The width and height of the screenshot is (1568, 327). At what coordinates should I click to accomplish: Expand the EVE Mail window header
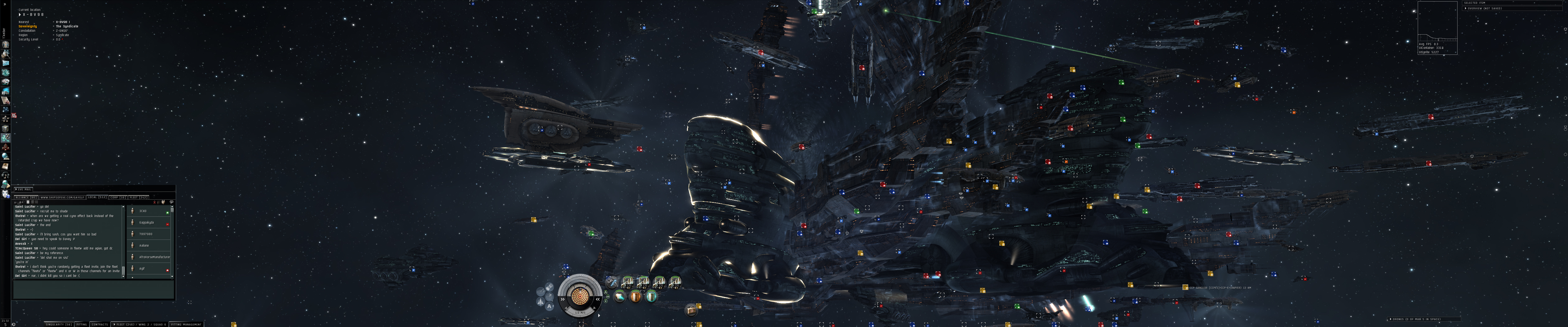point(24,189)
